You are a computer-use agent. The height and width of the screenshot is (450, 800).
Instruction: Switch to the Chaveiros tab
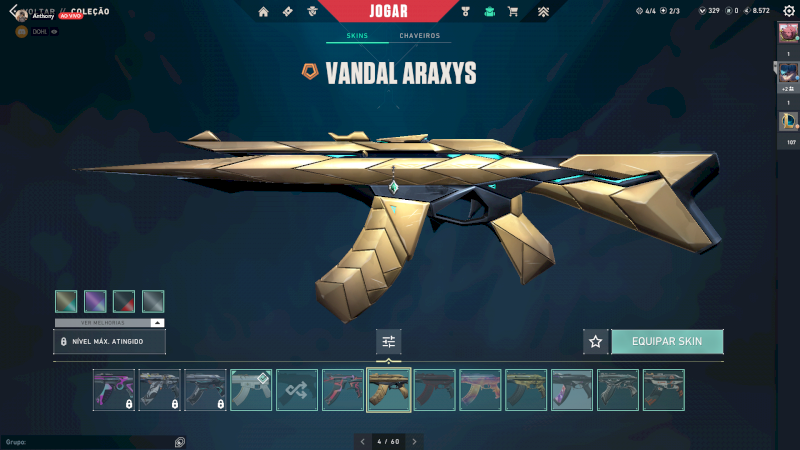(x=419, y=36)
